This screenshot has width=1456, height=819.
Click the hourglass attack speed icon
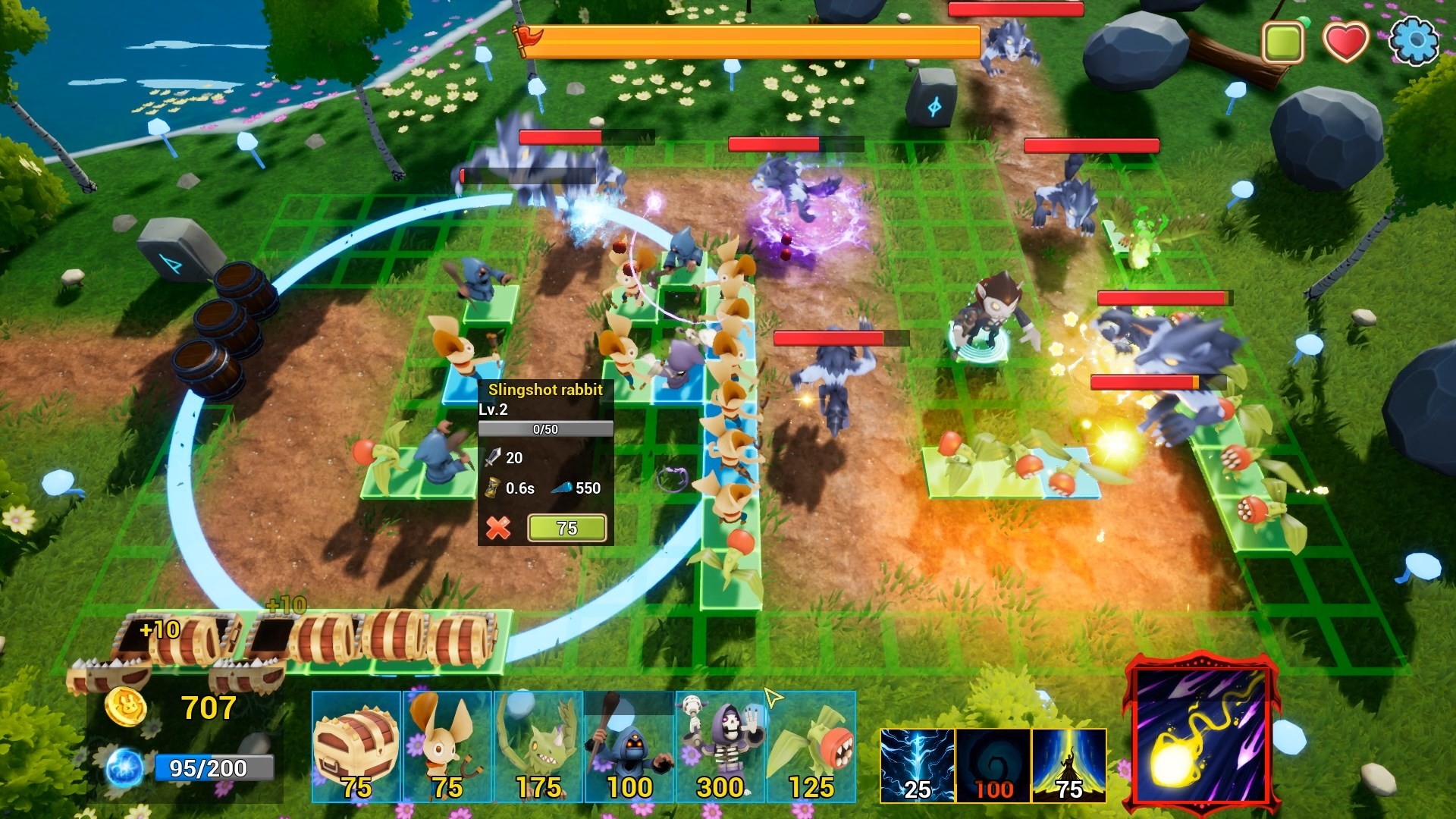pyautogui.click(x=491, y=489)
